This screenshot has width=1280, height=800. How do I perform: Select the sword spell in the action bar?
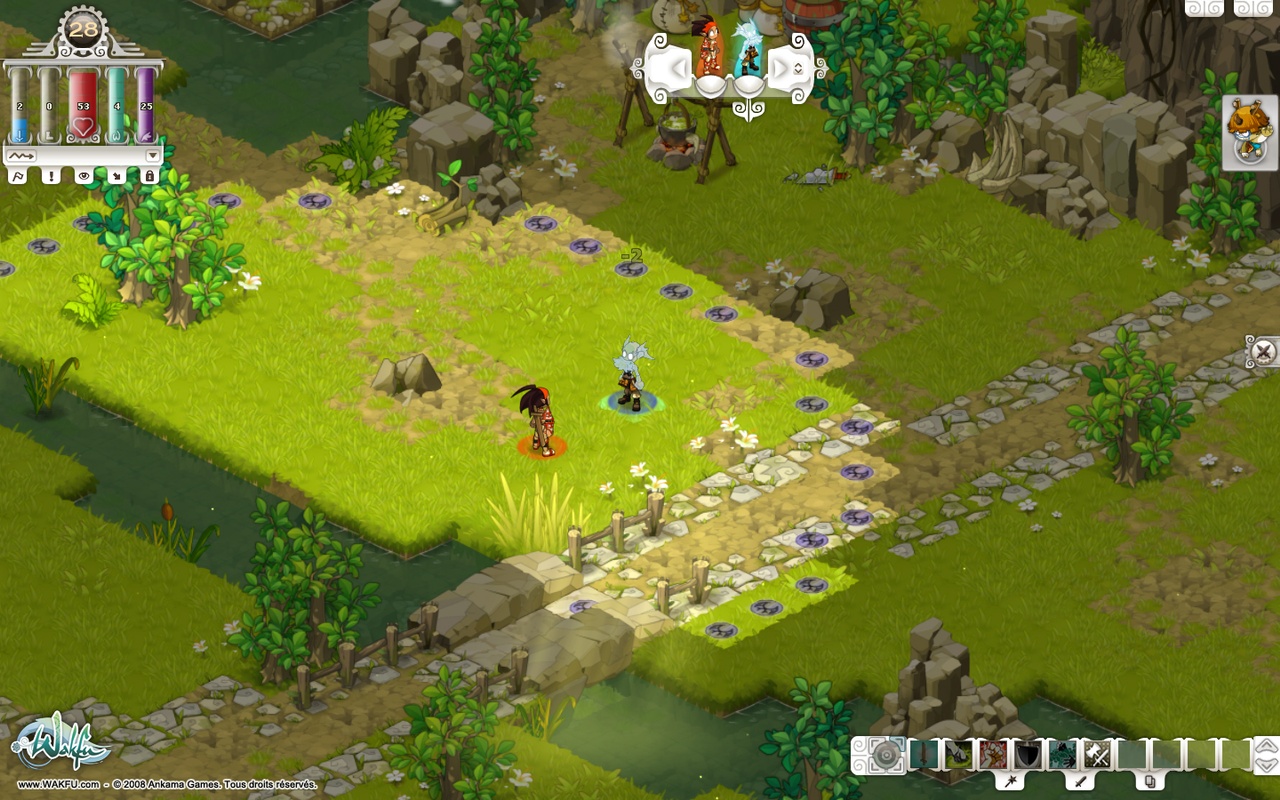tap(924, 755)
